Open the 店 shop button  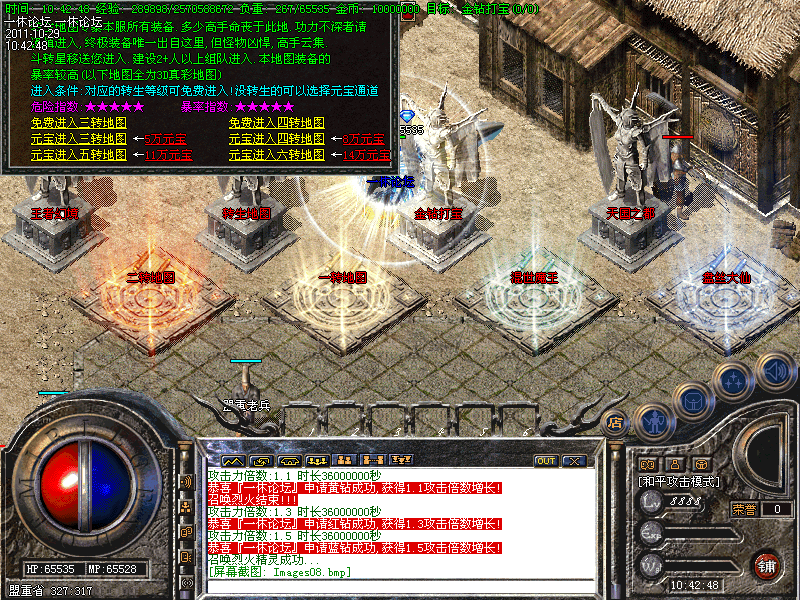pos(615,423)
